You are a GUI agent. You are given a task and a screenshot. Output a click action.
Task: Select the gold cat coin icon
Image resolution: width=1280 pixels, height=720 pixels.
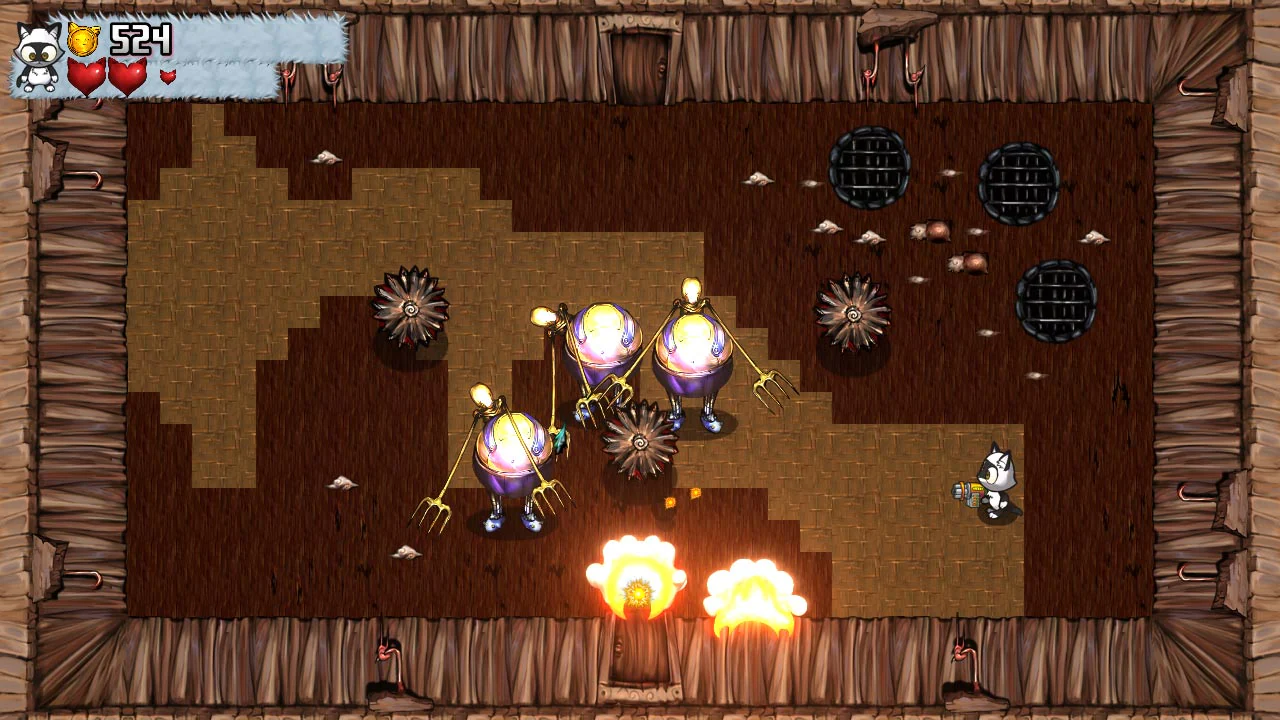click(x=81, y=38)
